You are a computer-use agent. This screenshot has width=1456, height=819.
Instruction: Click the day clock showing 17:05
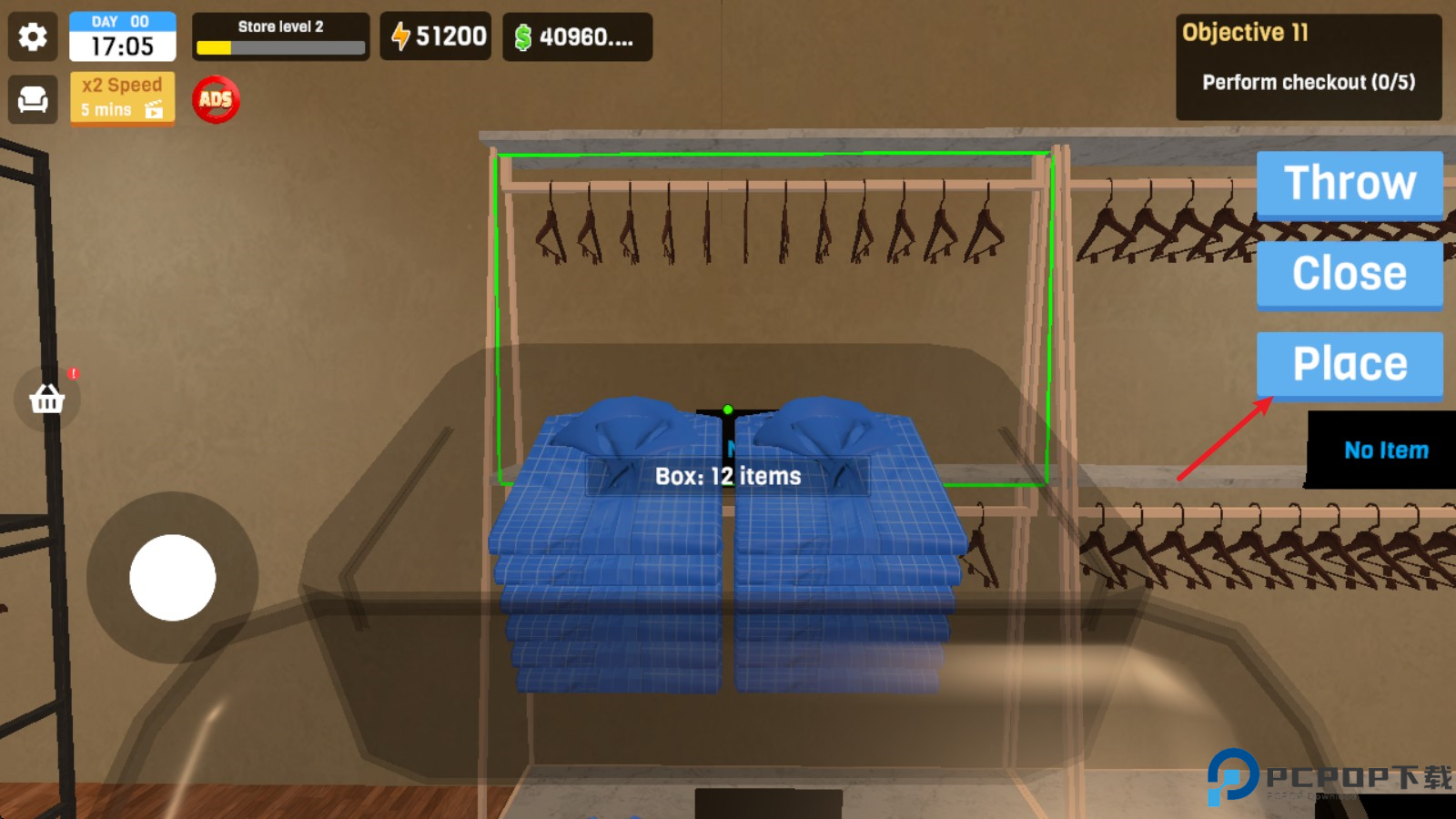122,43
